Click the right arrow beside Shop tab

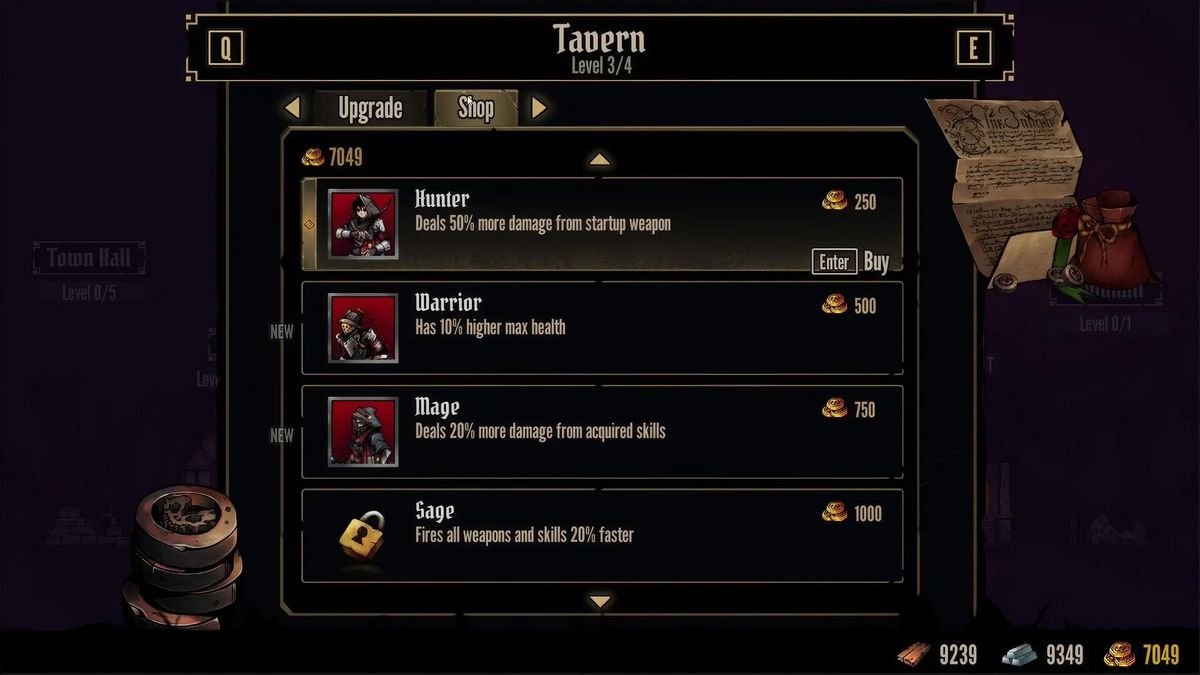539,107
